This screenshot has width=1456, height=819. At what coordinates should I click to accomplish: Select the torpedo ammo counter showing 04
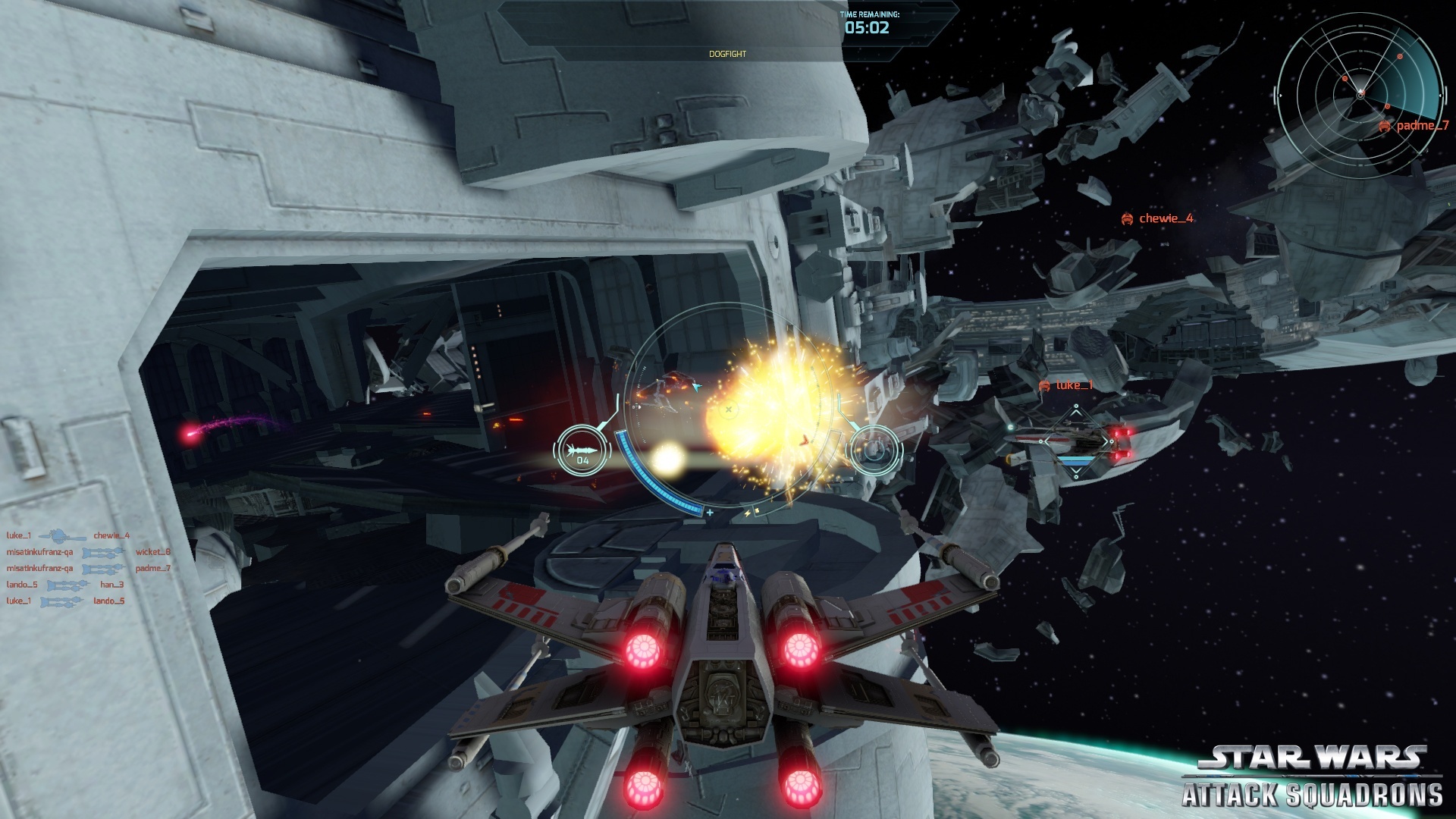(582, 453)
